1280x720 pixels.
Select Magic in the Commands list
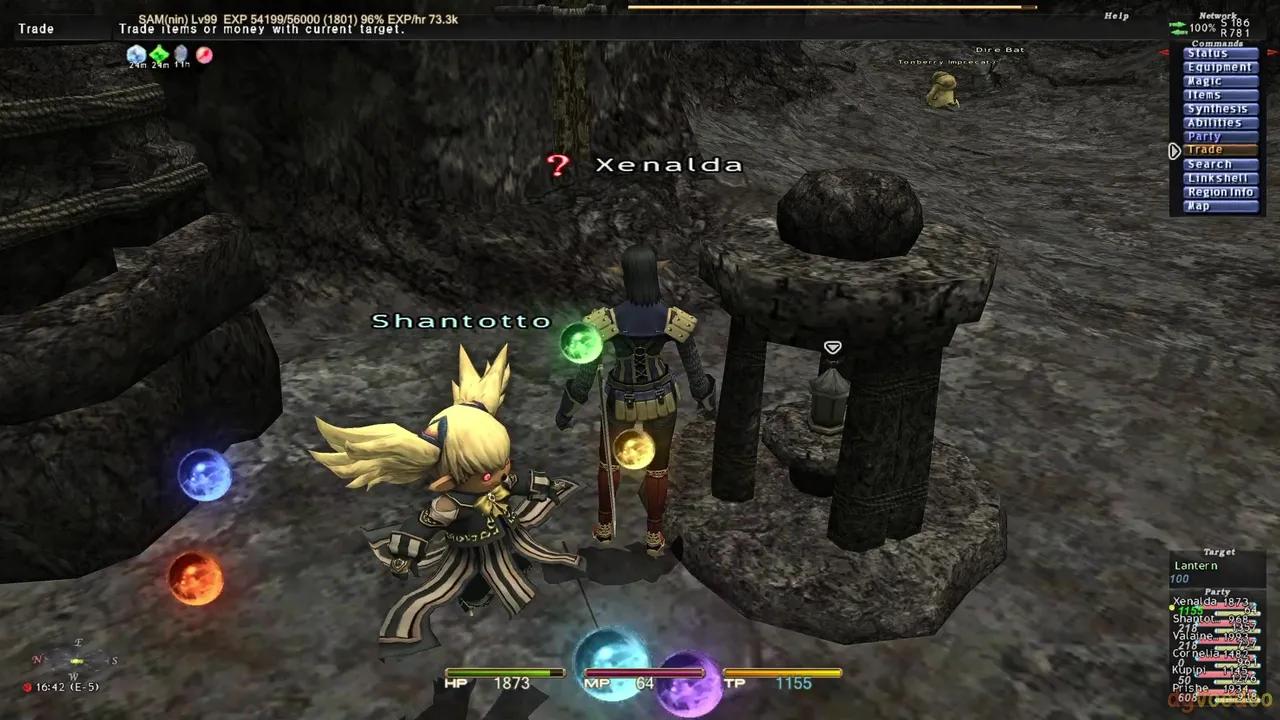coord(1220,82)
